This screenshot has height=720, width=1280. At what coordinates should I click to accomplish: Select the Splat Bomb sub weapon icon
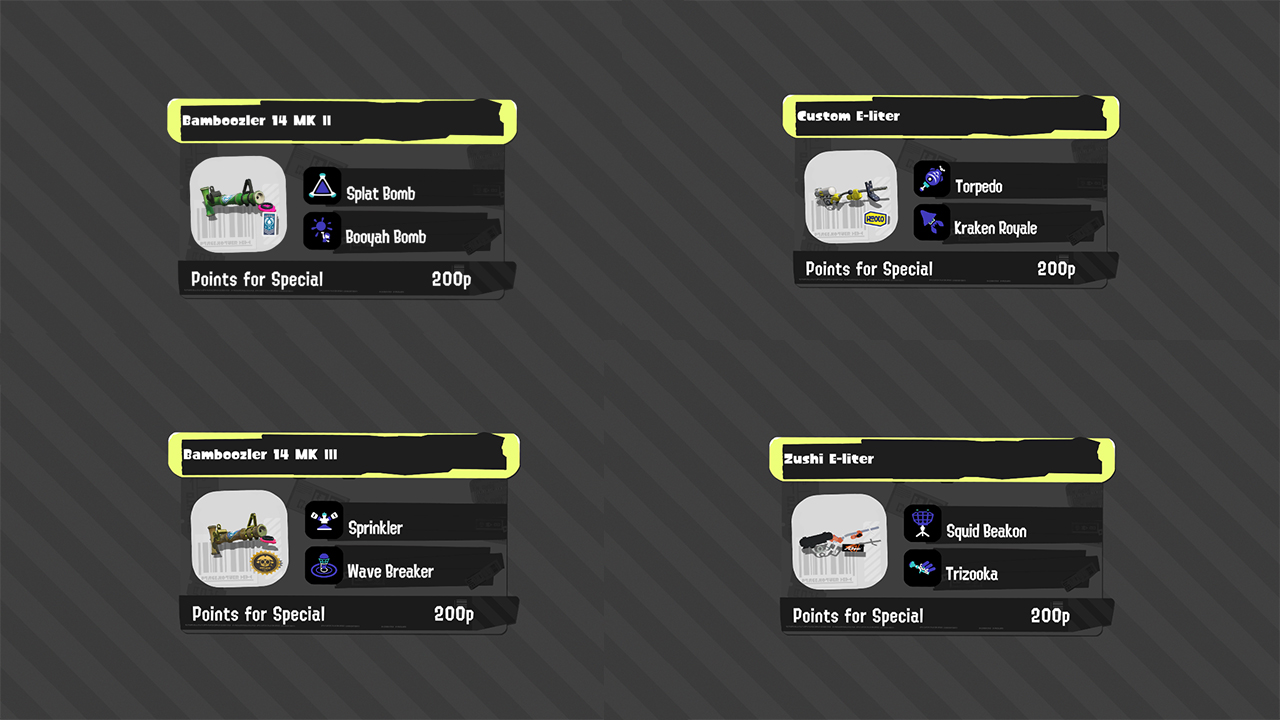322,185
